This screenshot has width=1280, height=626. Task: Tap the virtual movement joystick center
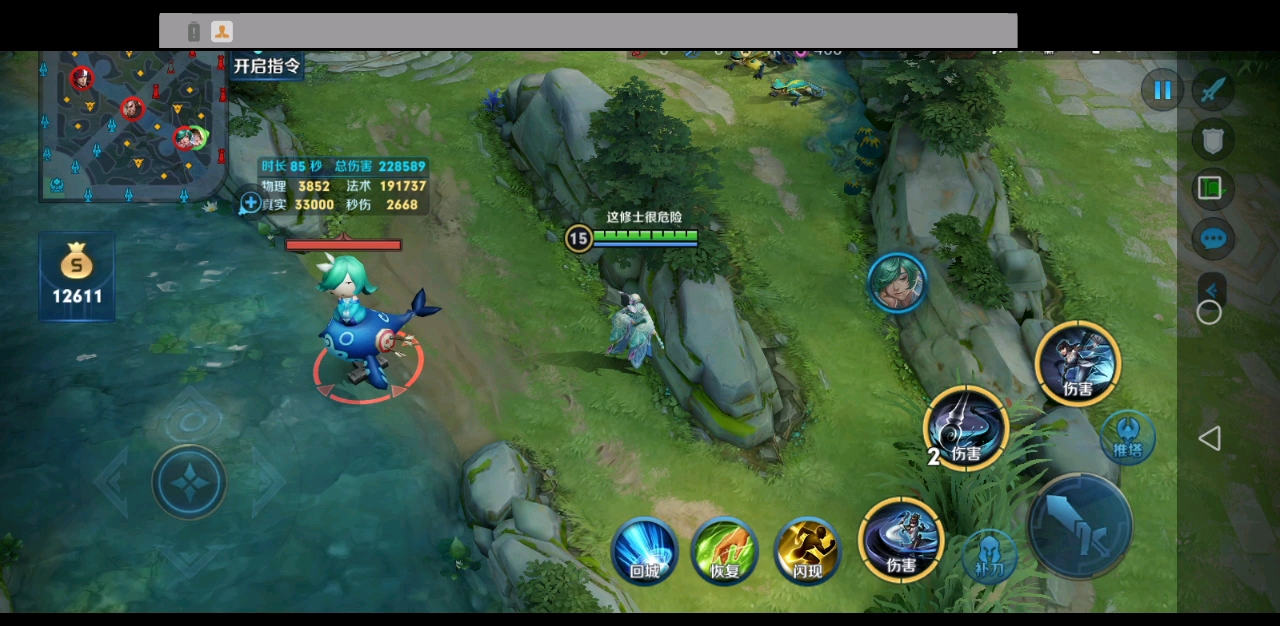point(189,482)
